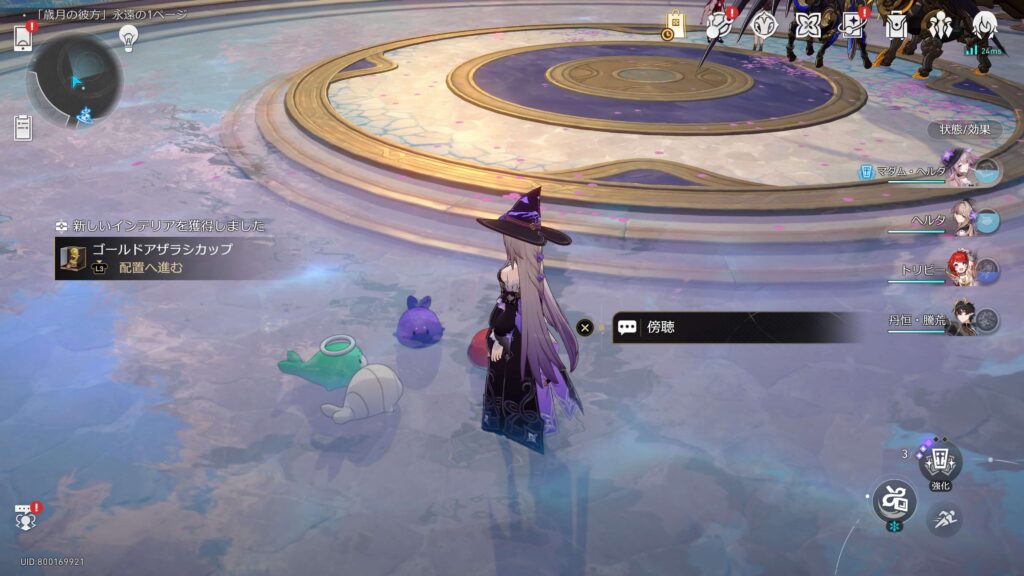Click the lightbulb hint icon

tap(128, 37)
